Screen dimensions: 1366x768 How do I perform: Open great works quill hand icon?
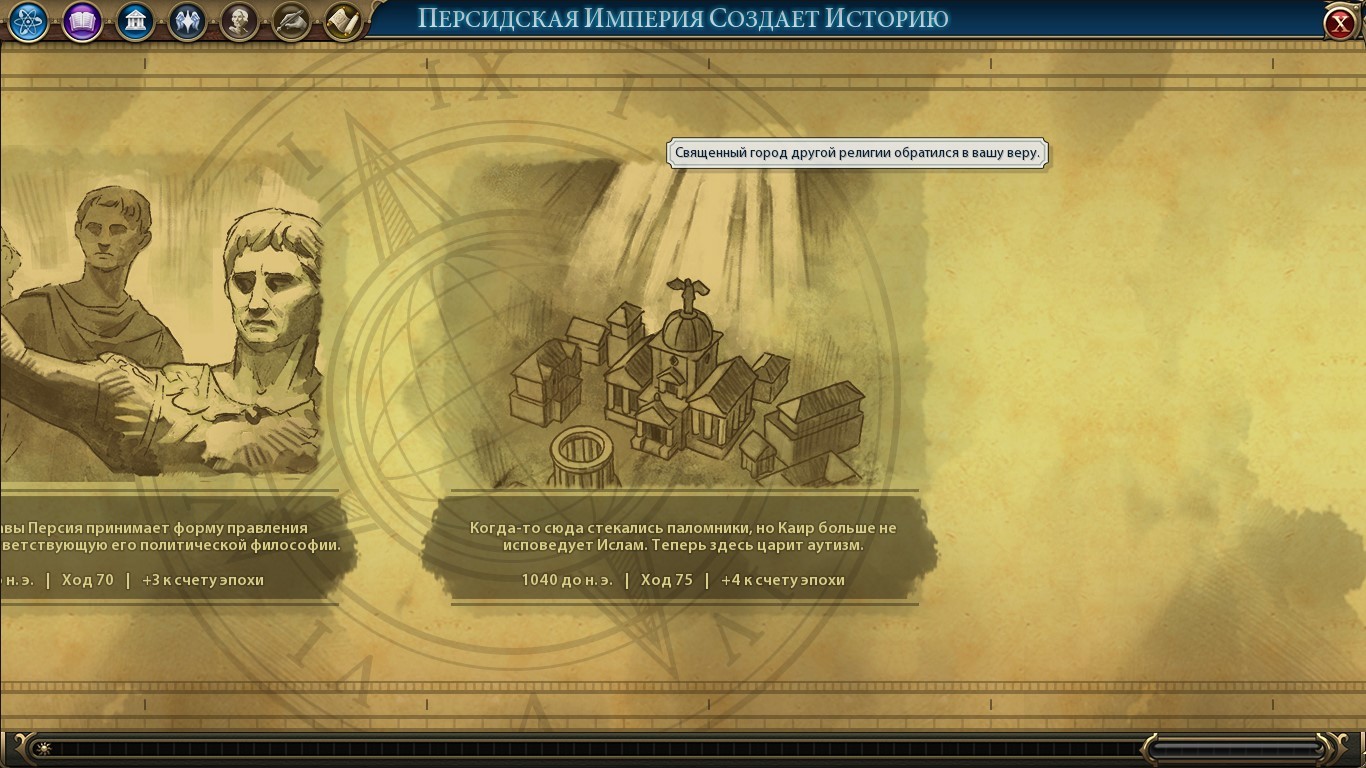[x=291, y=22]
